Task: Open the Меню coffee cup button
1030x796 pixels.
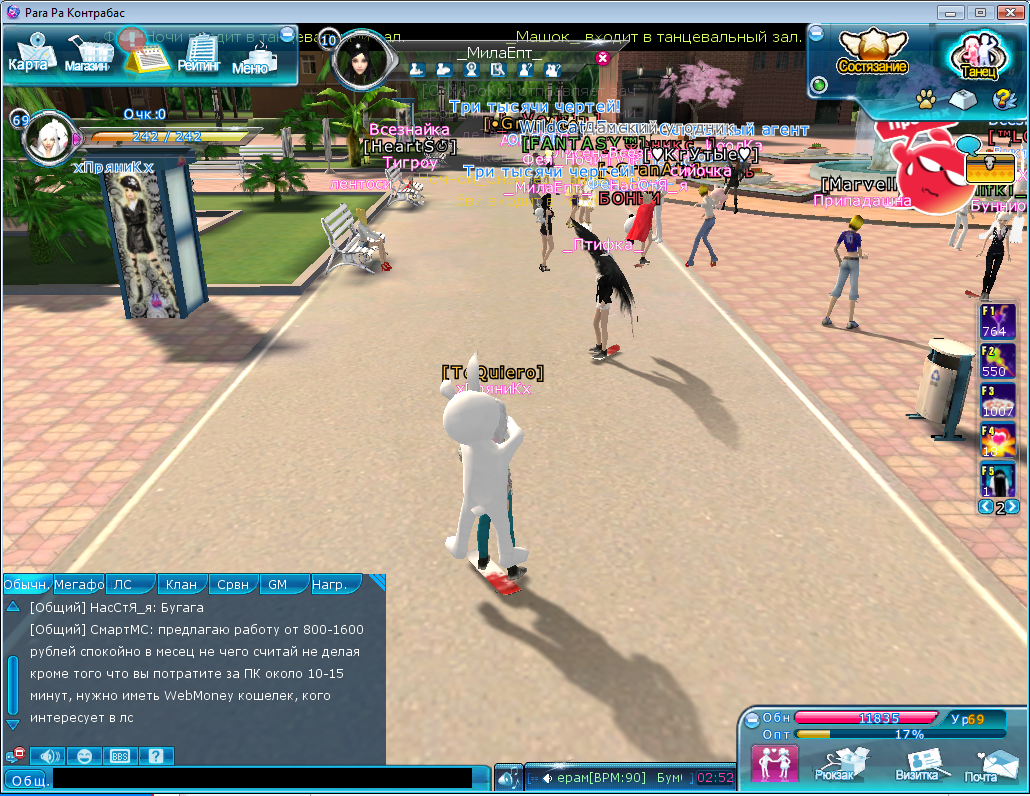Action: pyautogui.click(x=251, y=57)
